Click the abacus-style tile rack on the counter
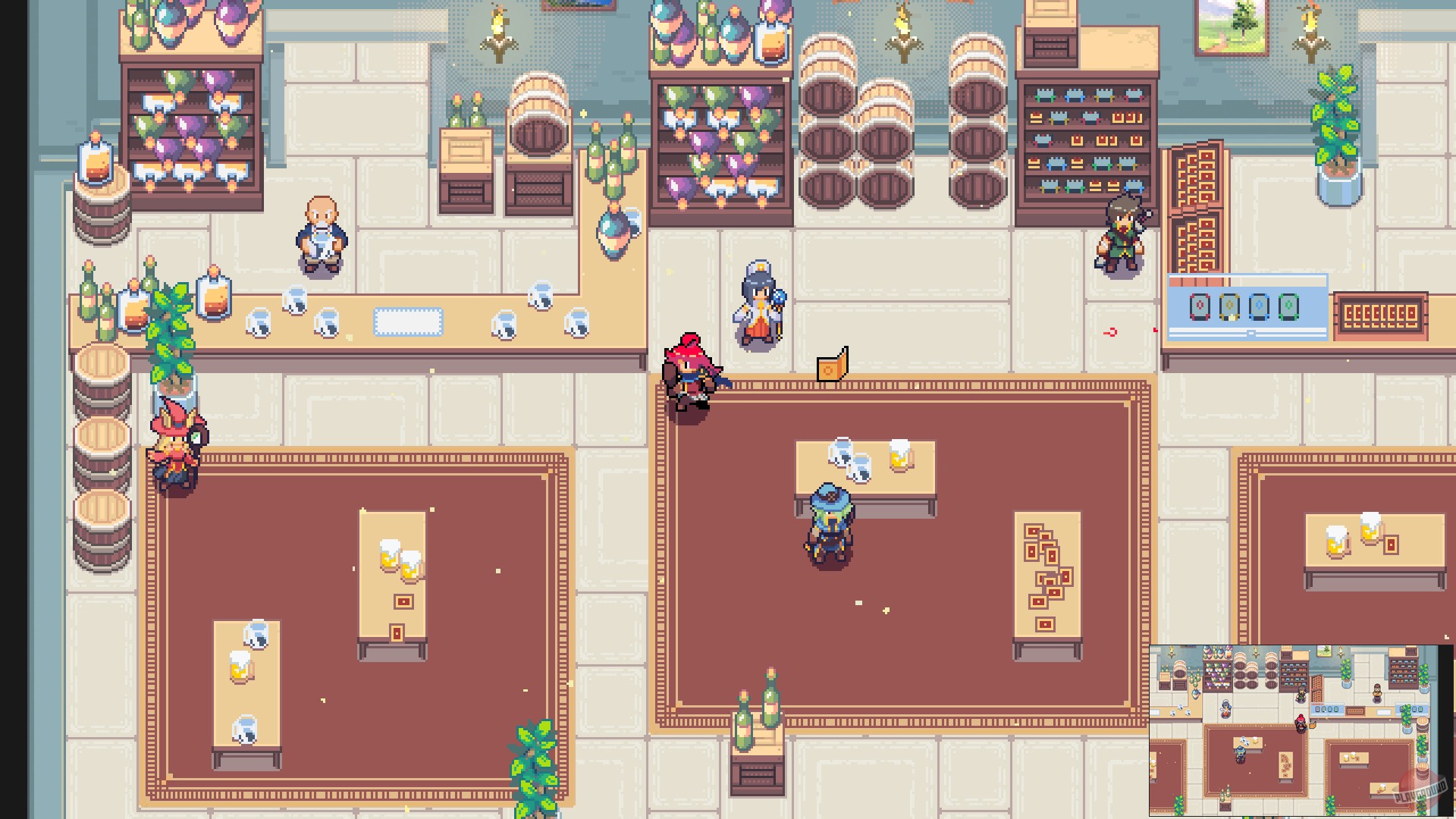Viewport: 1456px width, 819px height. click(x=1382, y=312)
